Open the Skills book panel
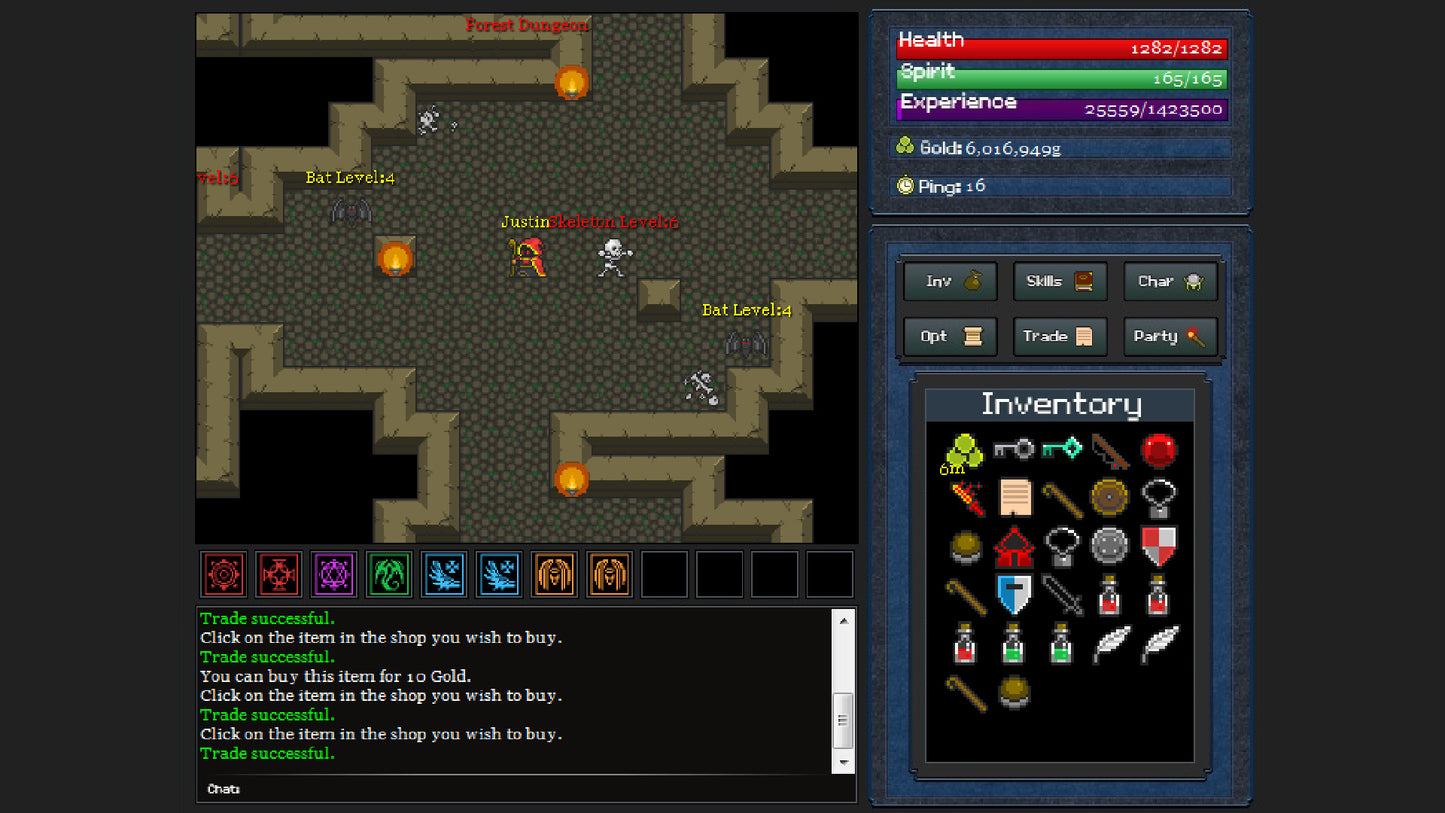Screen dimensions: 1445x813 point(1060,282)
